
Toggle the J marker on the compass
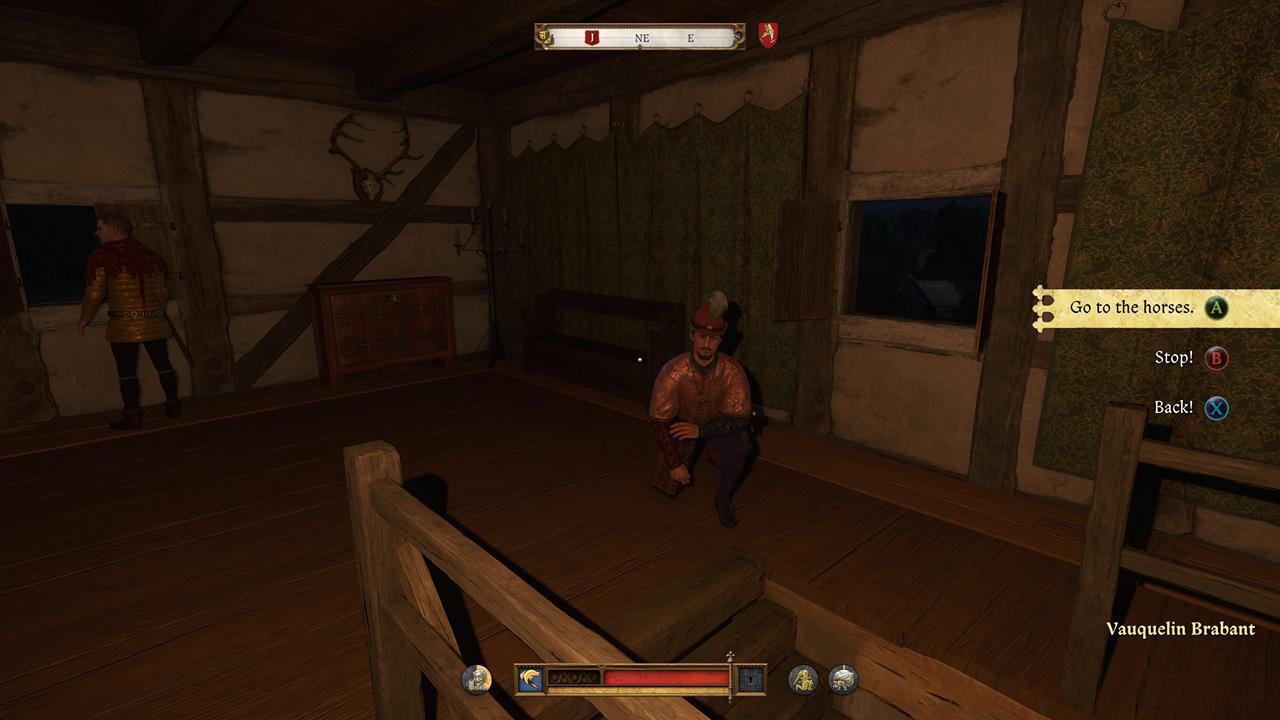click(x=593, y=36)
